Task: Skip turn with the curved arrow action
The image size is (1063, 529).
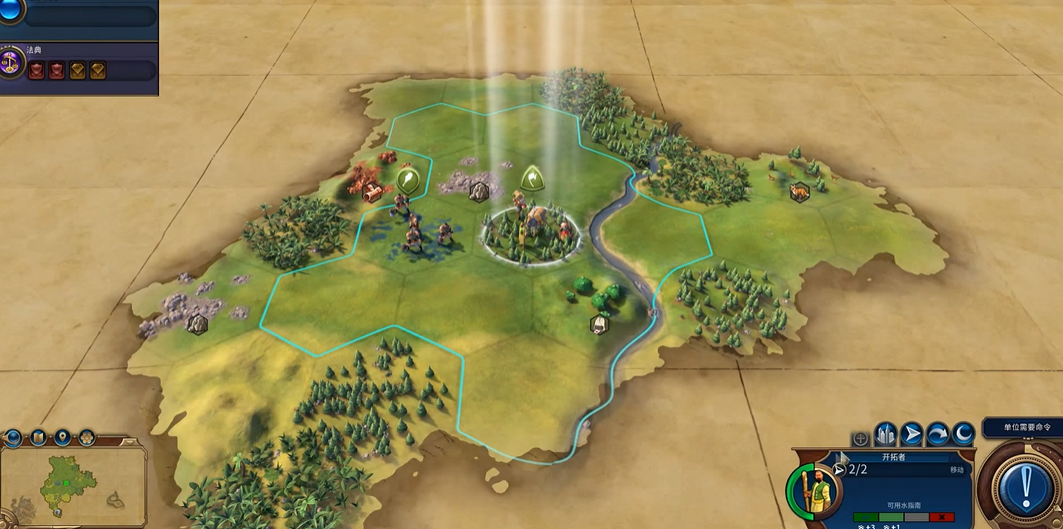Action: click(x=938, y=434)
